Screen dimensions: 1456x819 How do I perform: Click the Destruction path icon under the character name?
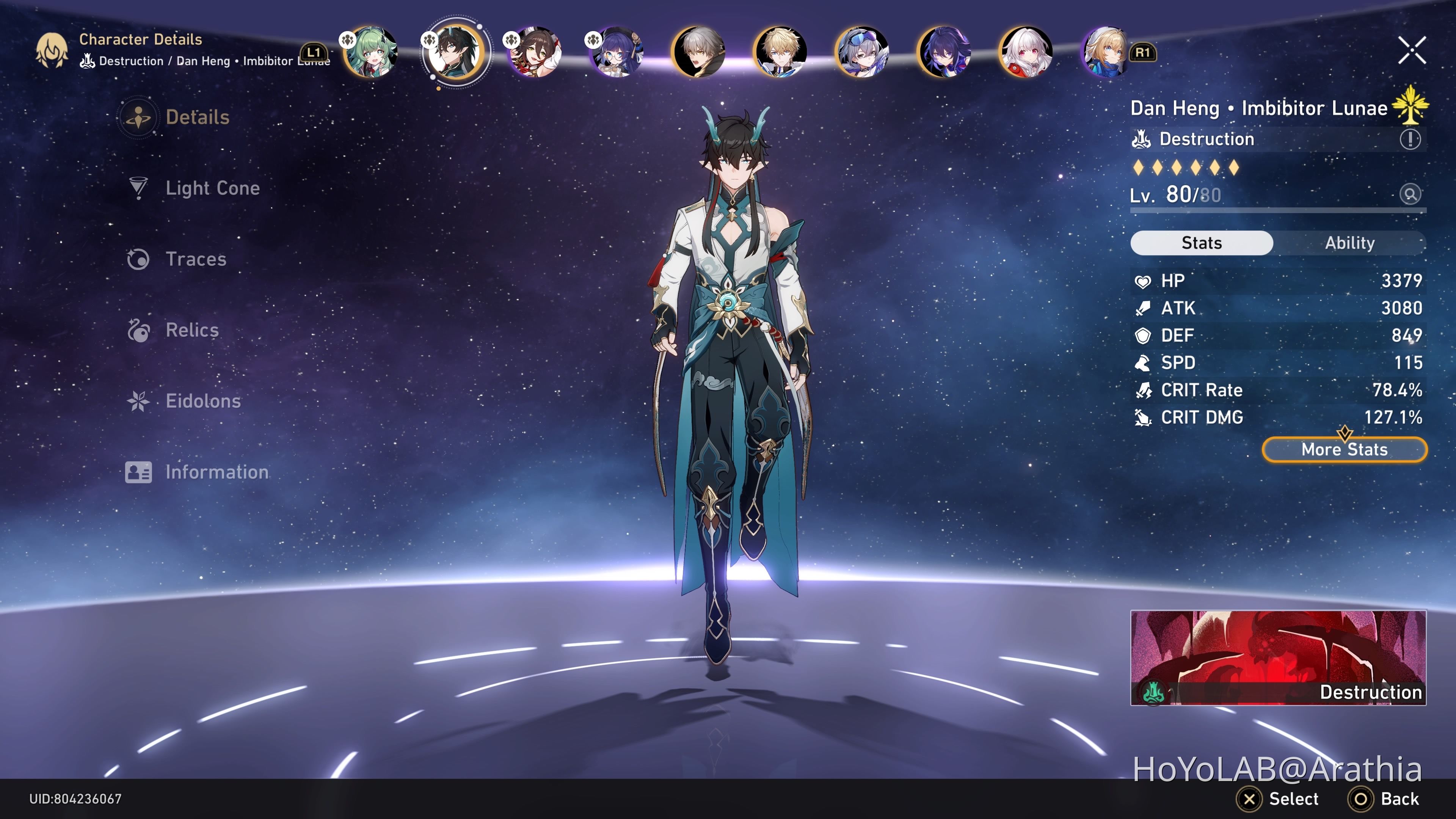tap(1143, 139)
